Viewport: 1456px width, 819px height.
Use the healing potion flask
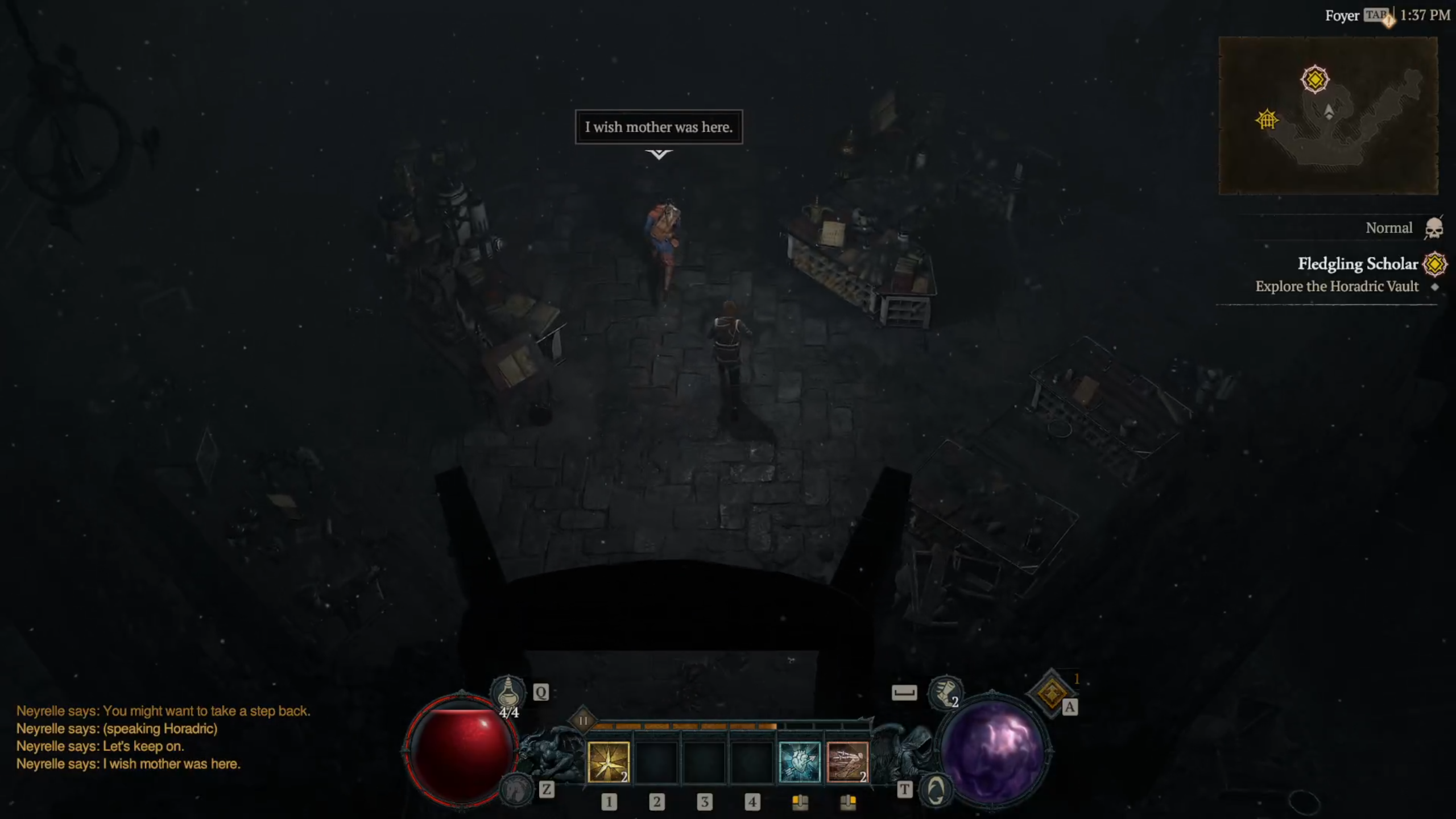pos(507,692)
